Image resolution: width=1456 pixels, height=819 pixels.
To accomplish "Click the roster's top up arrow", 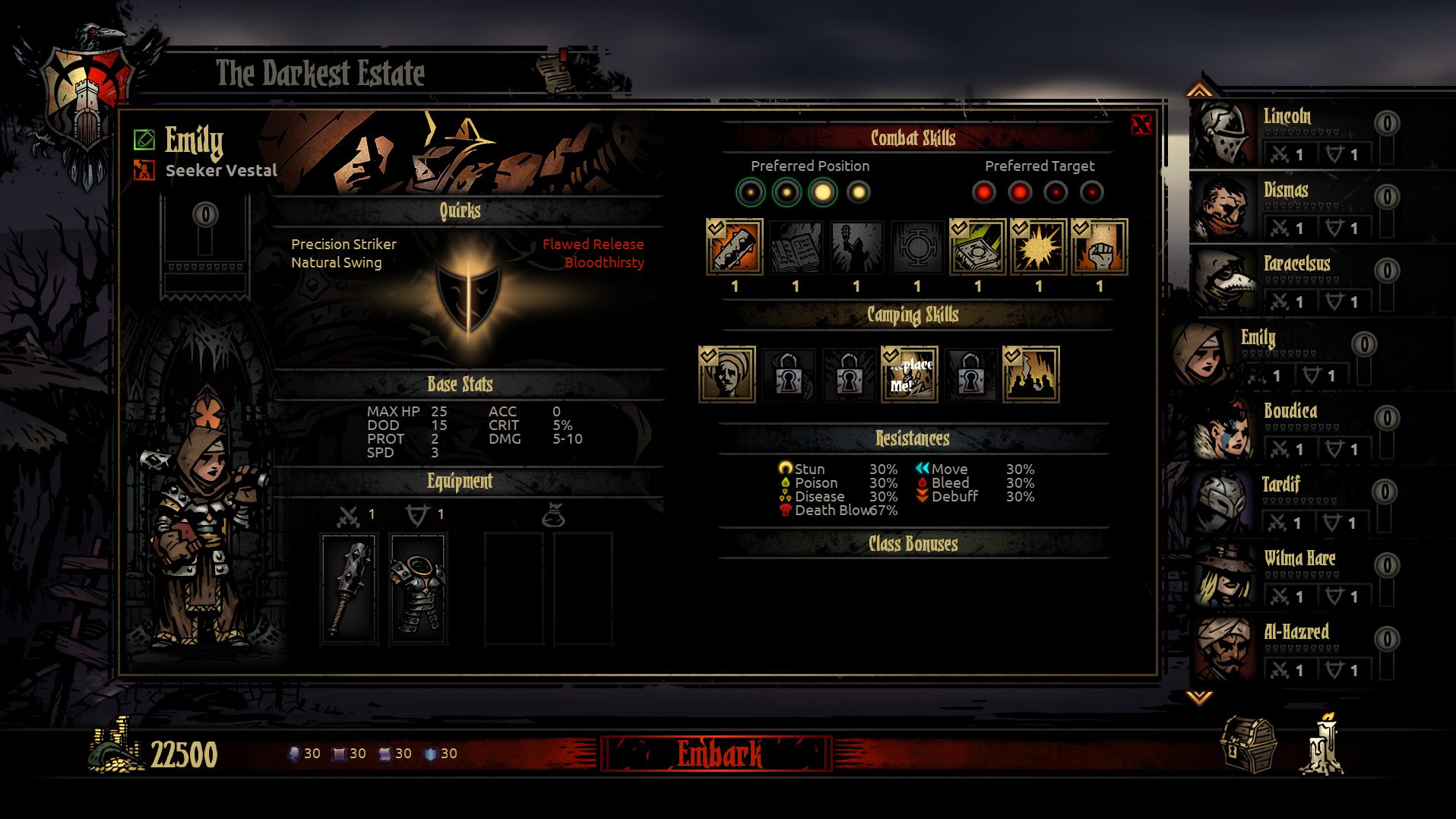I will pyautogui.click(x=1199, y=90).
